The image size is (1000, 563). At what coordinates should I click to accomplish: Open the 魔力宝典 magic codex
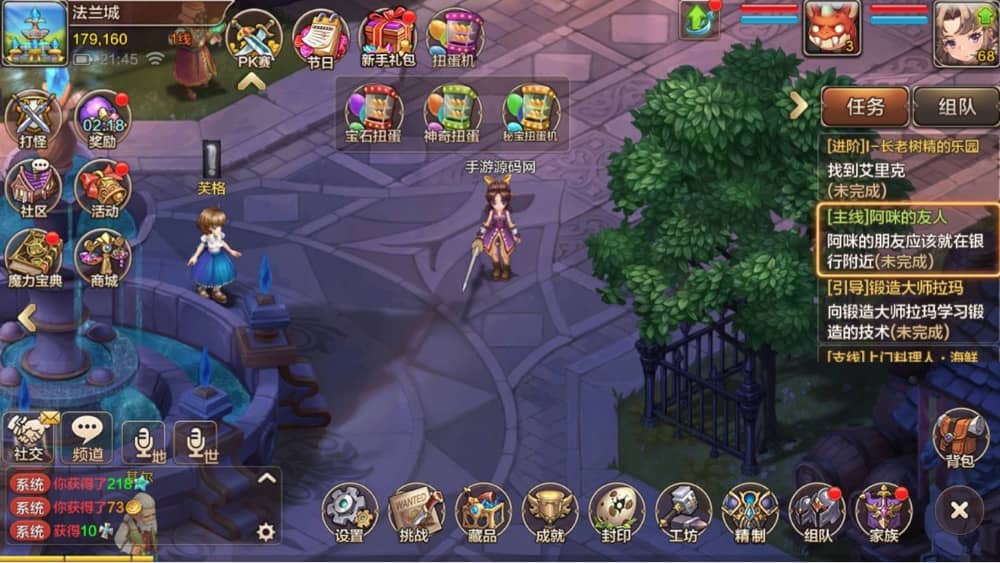pos(35,257)
